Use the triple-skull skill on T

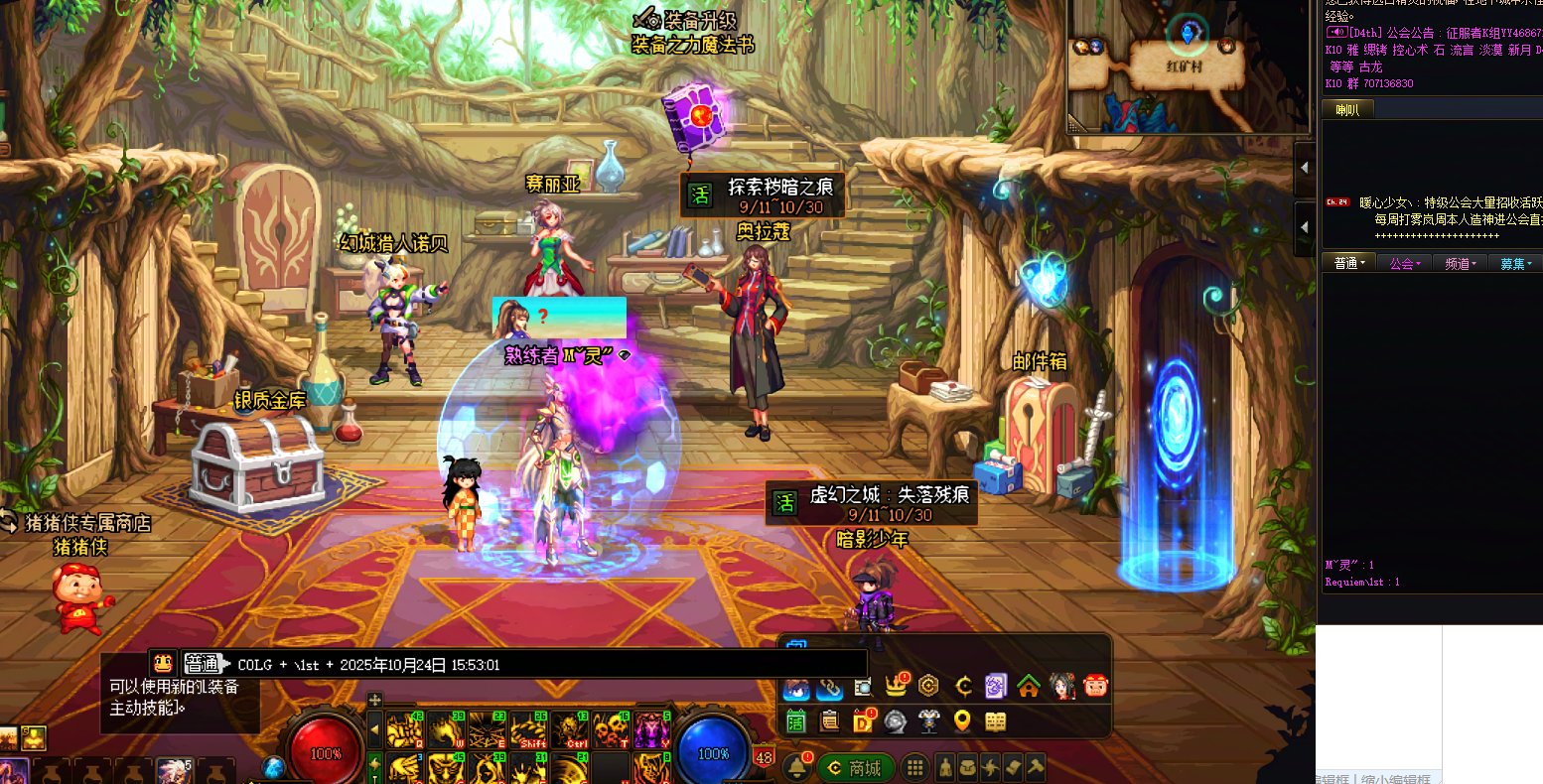tap(610, 729)
